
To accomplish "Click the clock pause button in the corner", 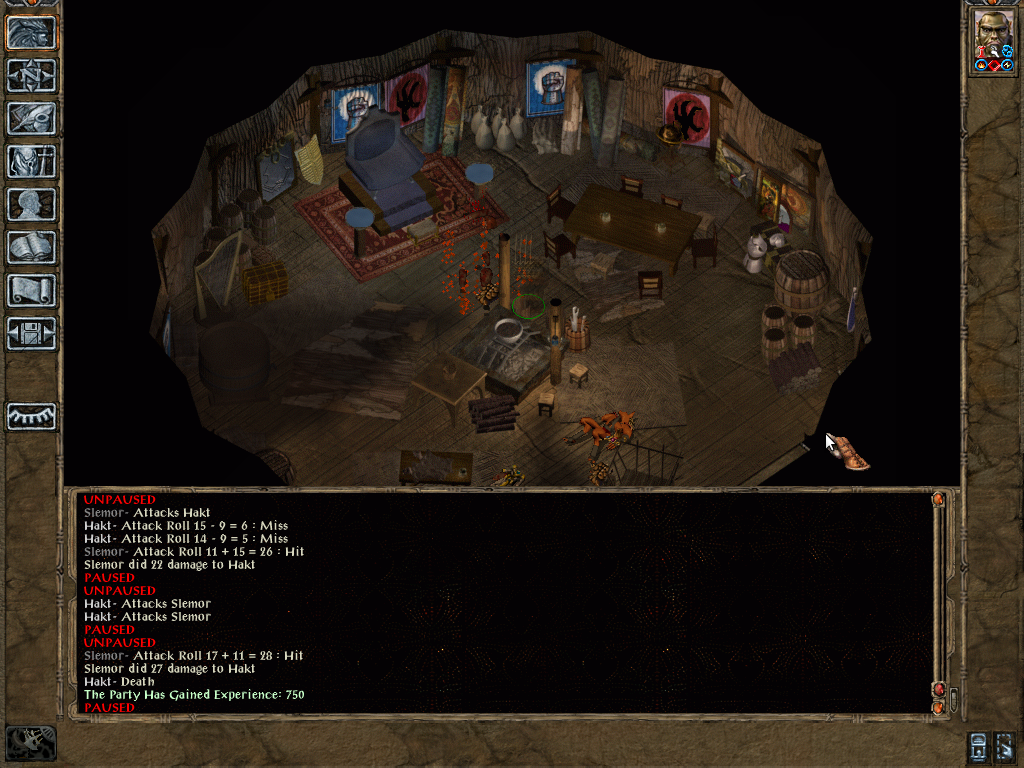I will click(31, 743).
